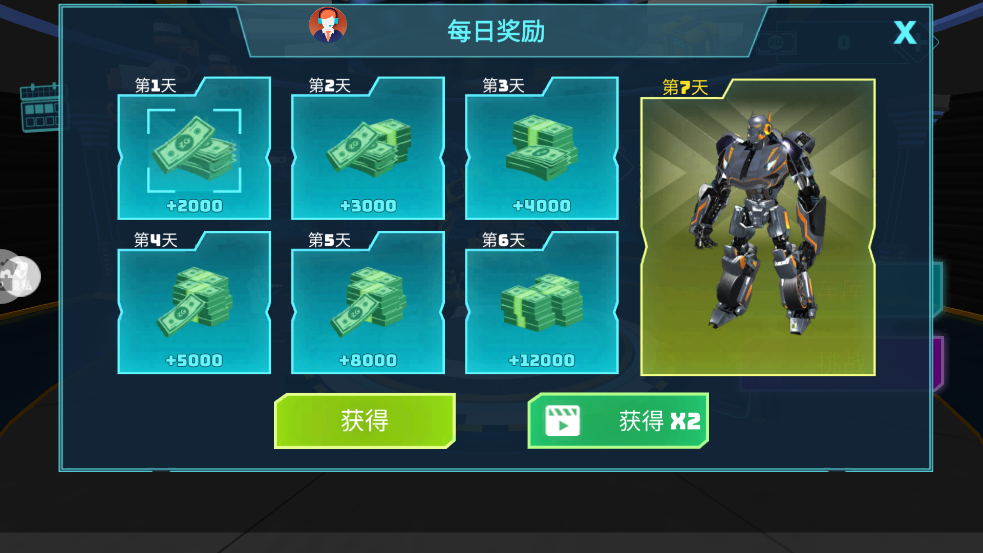Watch video for 获得 X2 reward
This screenshot has width=983, height=553.
(x=618, y=420)
